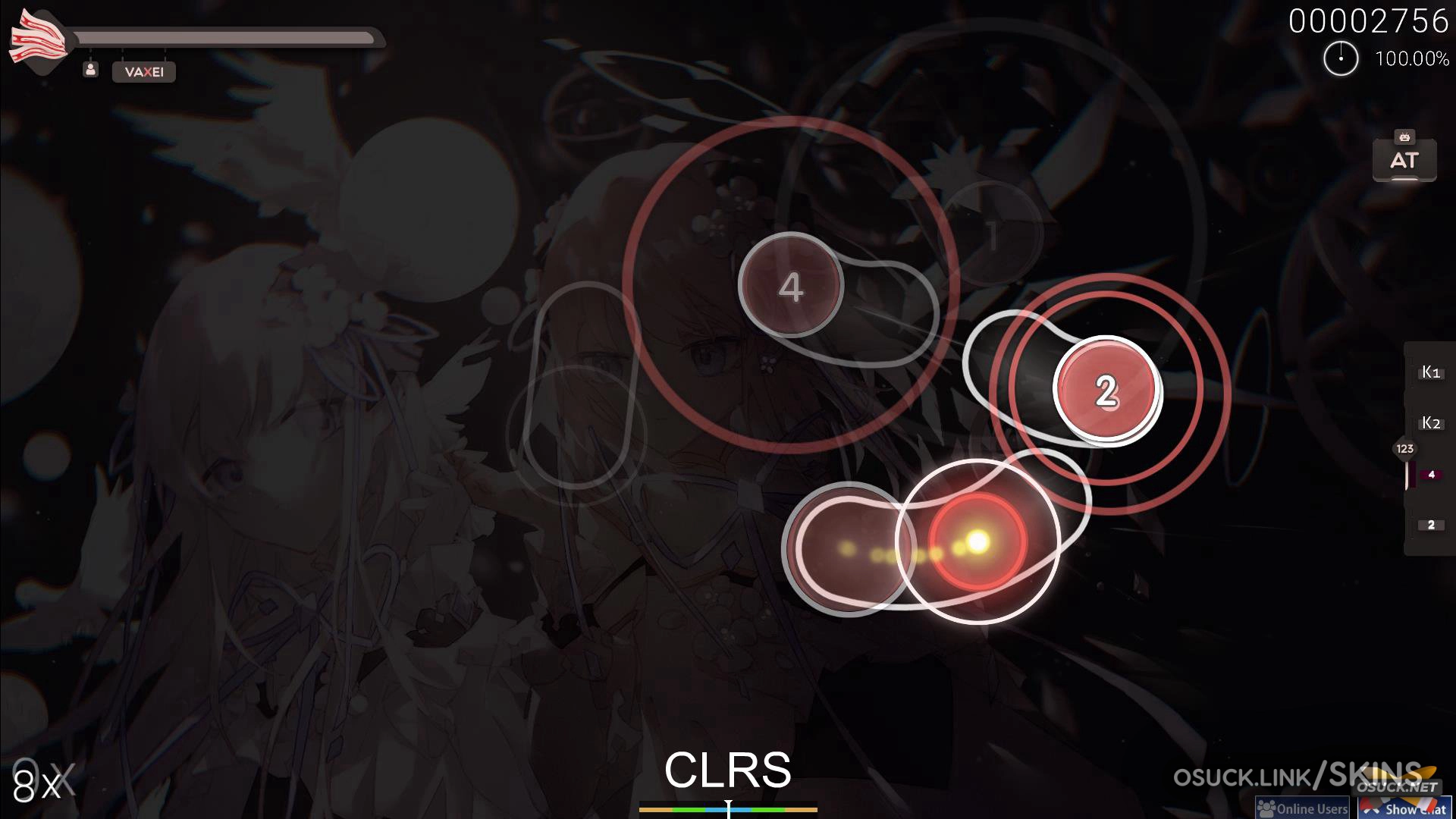Click the VAXEI player name tag
This screenshot has width=1456, height=819.
point(144,72)
